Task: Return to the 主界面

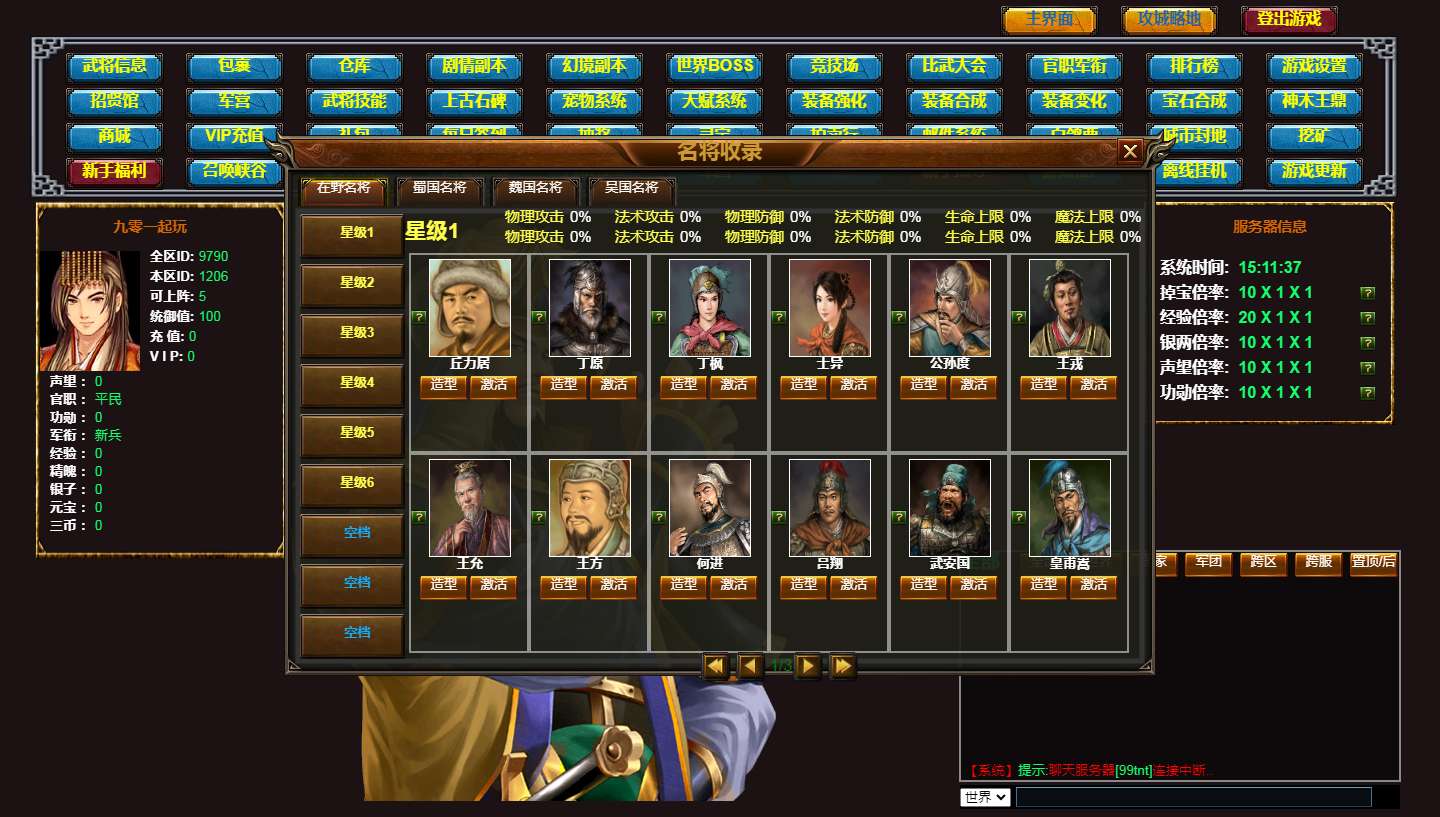Action: [1049, 19]
